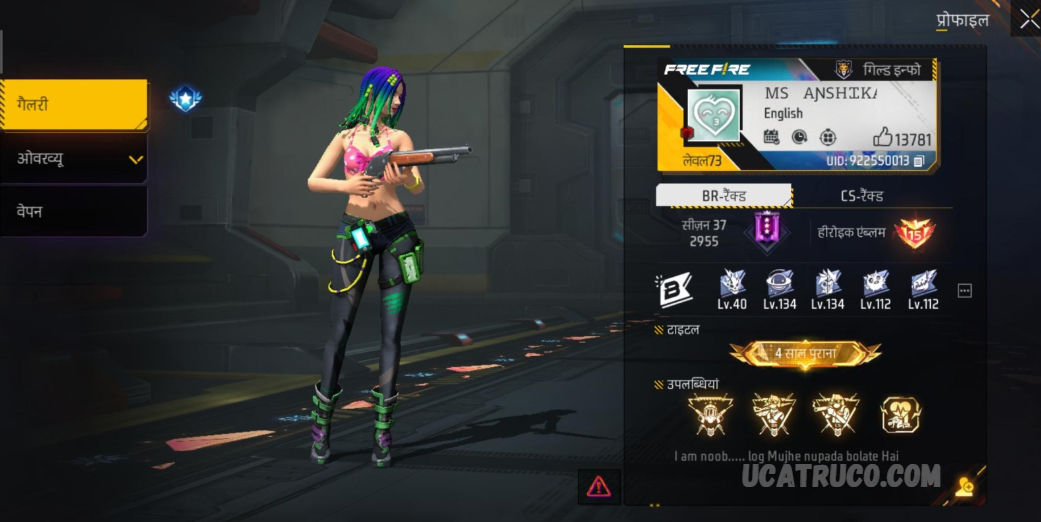1041x522 pixels.
Task: Copy the UID using the copy icon
Action: 919,161
